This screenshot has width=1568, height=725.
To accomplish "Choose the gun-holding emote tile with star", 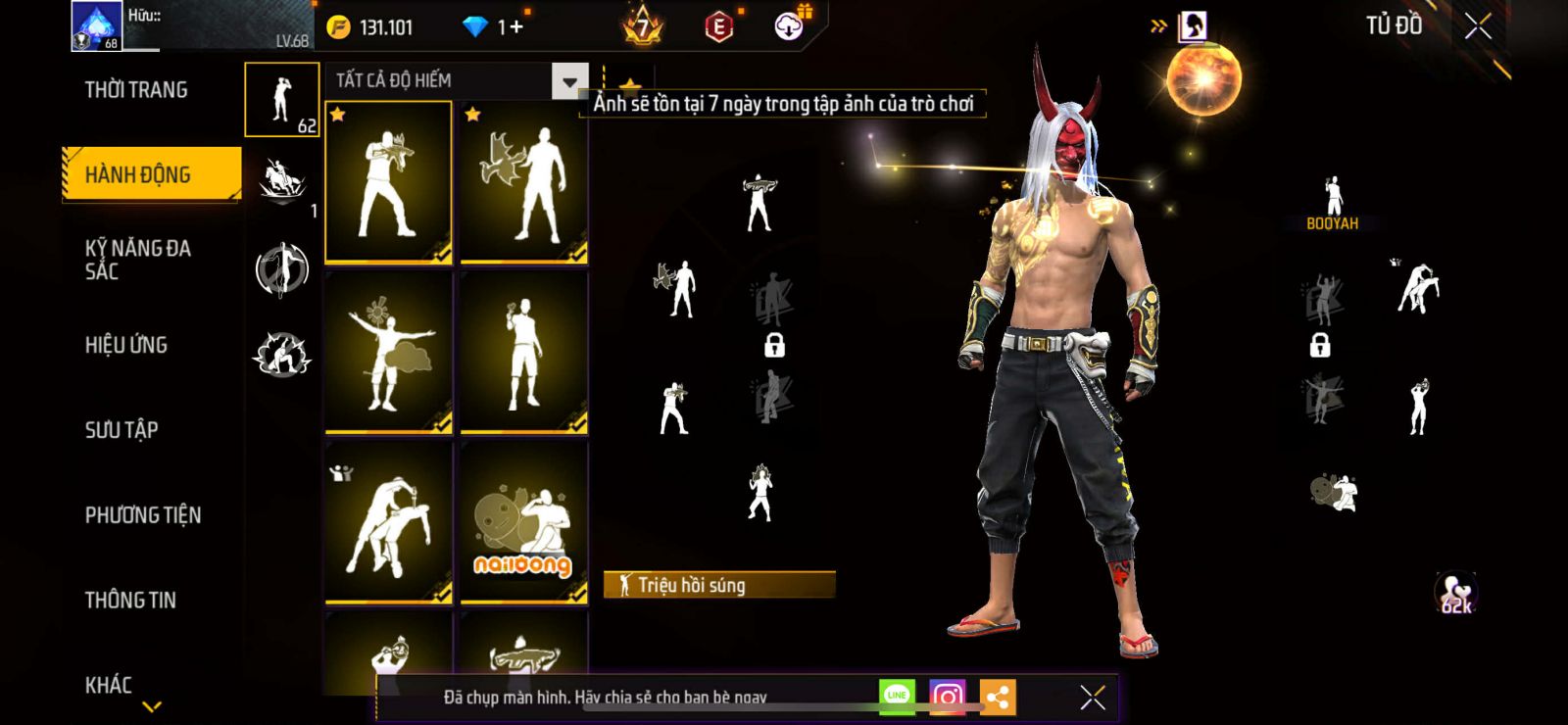I will pos(389,183).
